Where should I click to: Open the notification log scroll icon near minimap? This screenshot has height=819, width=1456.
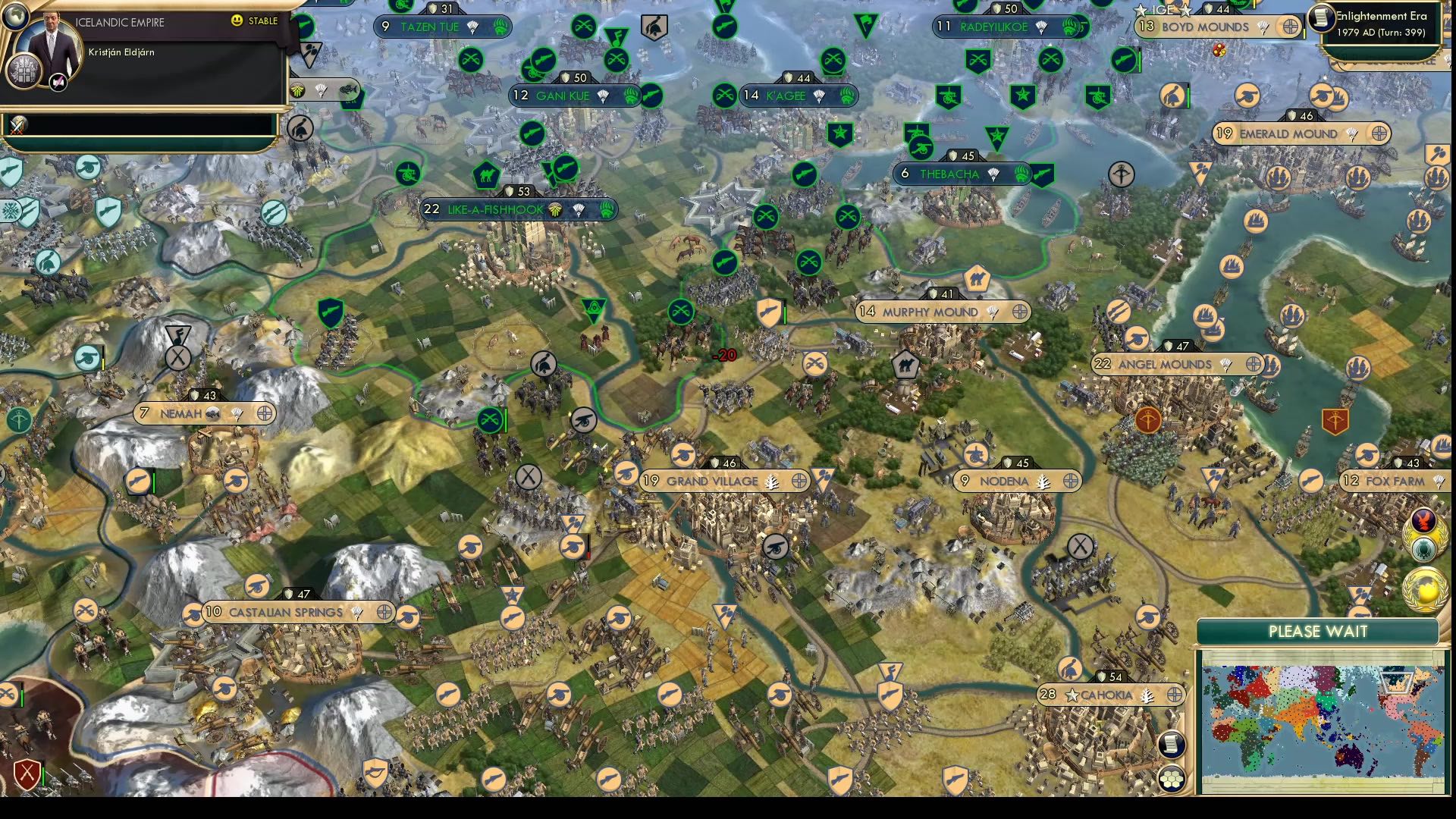coord(1172,743)
